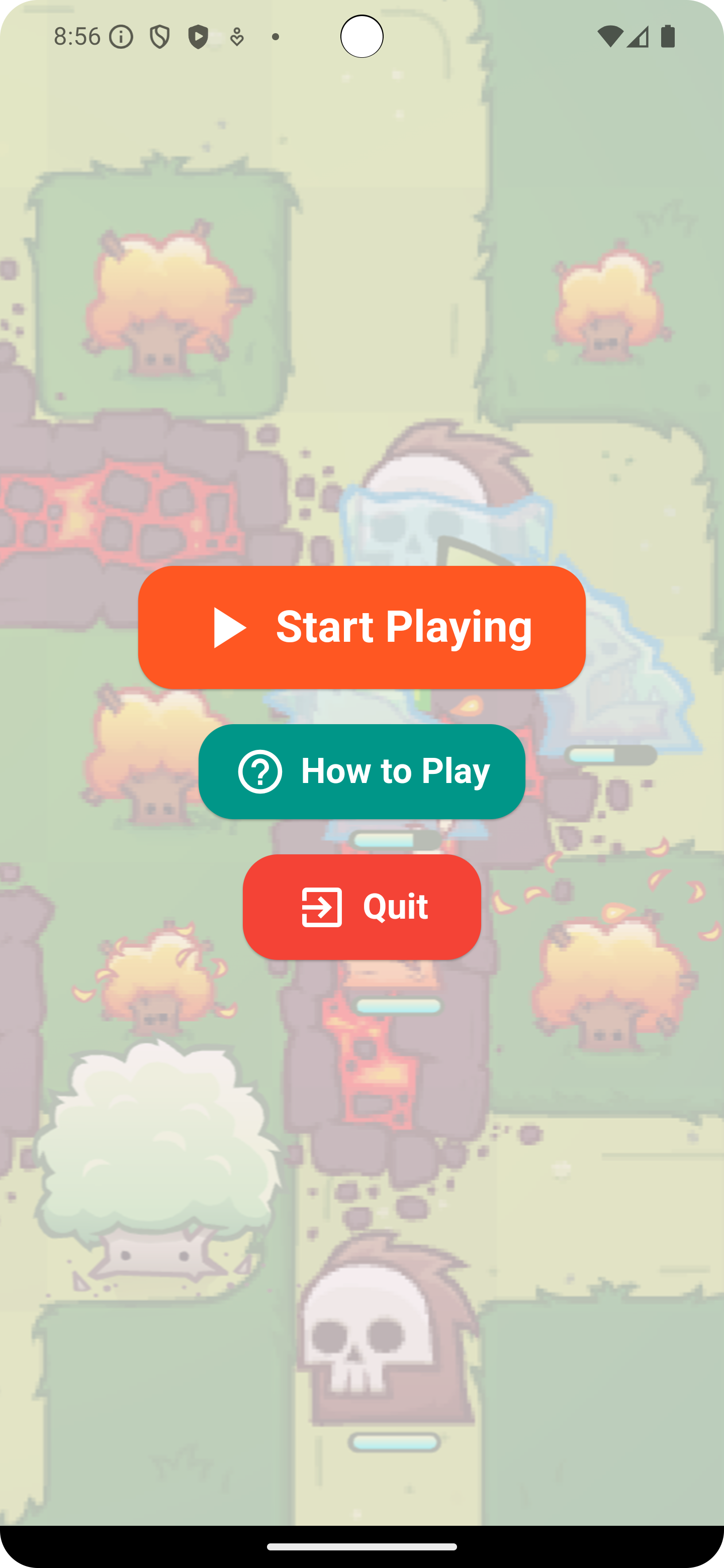Viewport: 724px width, 1568px height.
Task: Select the cellular signal icon
Action: click(x=638, y=36)
